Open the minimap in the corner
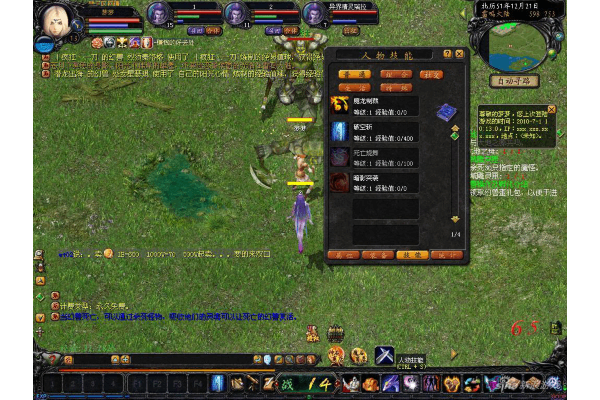Image resolution: width=600 pixels, height=400 pixels. pyautogui.click(x=517, y=38)
